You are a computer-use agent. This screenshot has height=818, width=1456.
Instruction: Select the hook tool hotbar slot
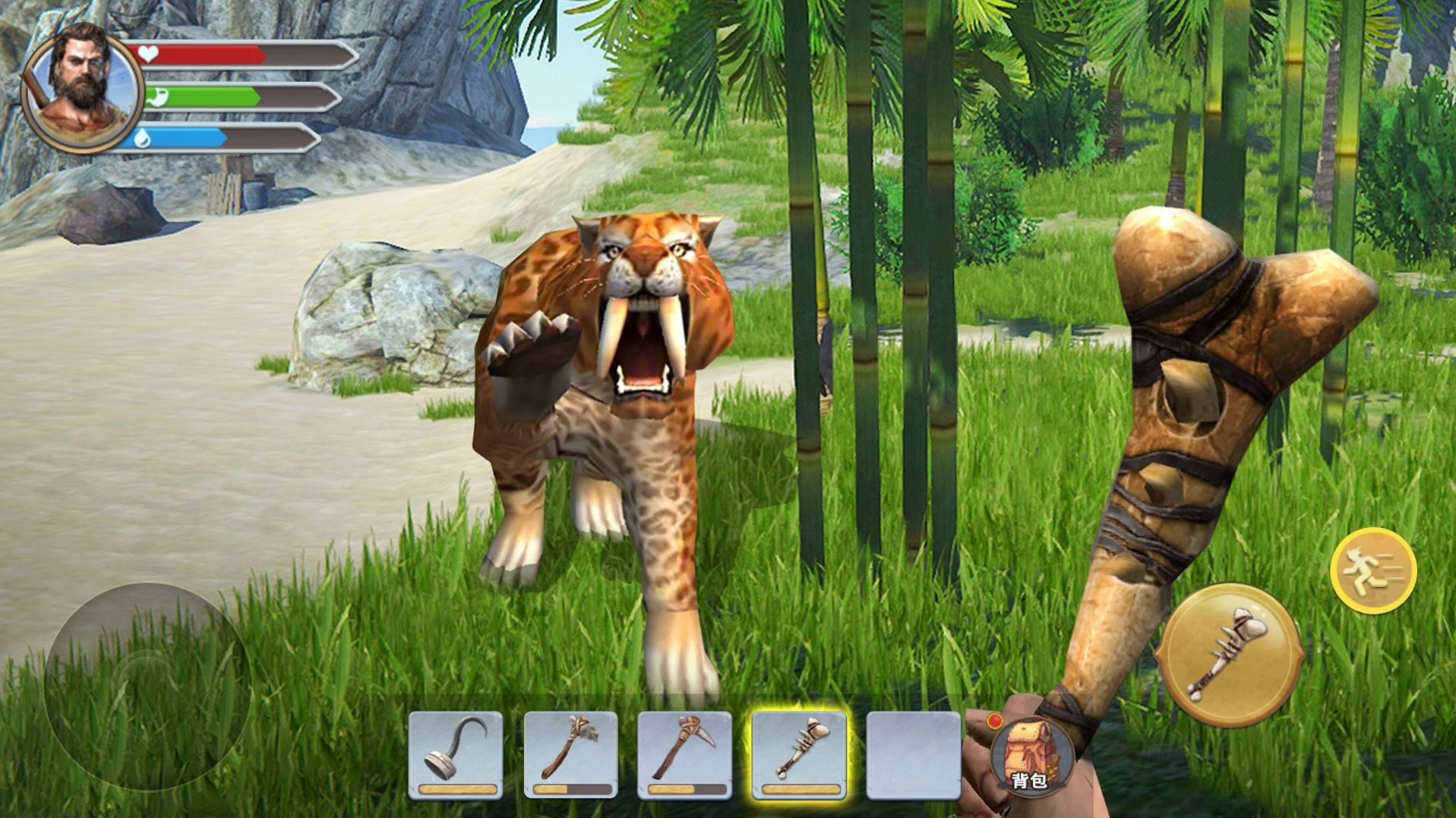(x=455, y=754)
